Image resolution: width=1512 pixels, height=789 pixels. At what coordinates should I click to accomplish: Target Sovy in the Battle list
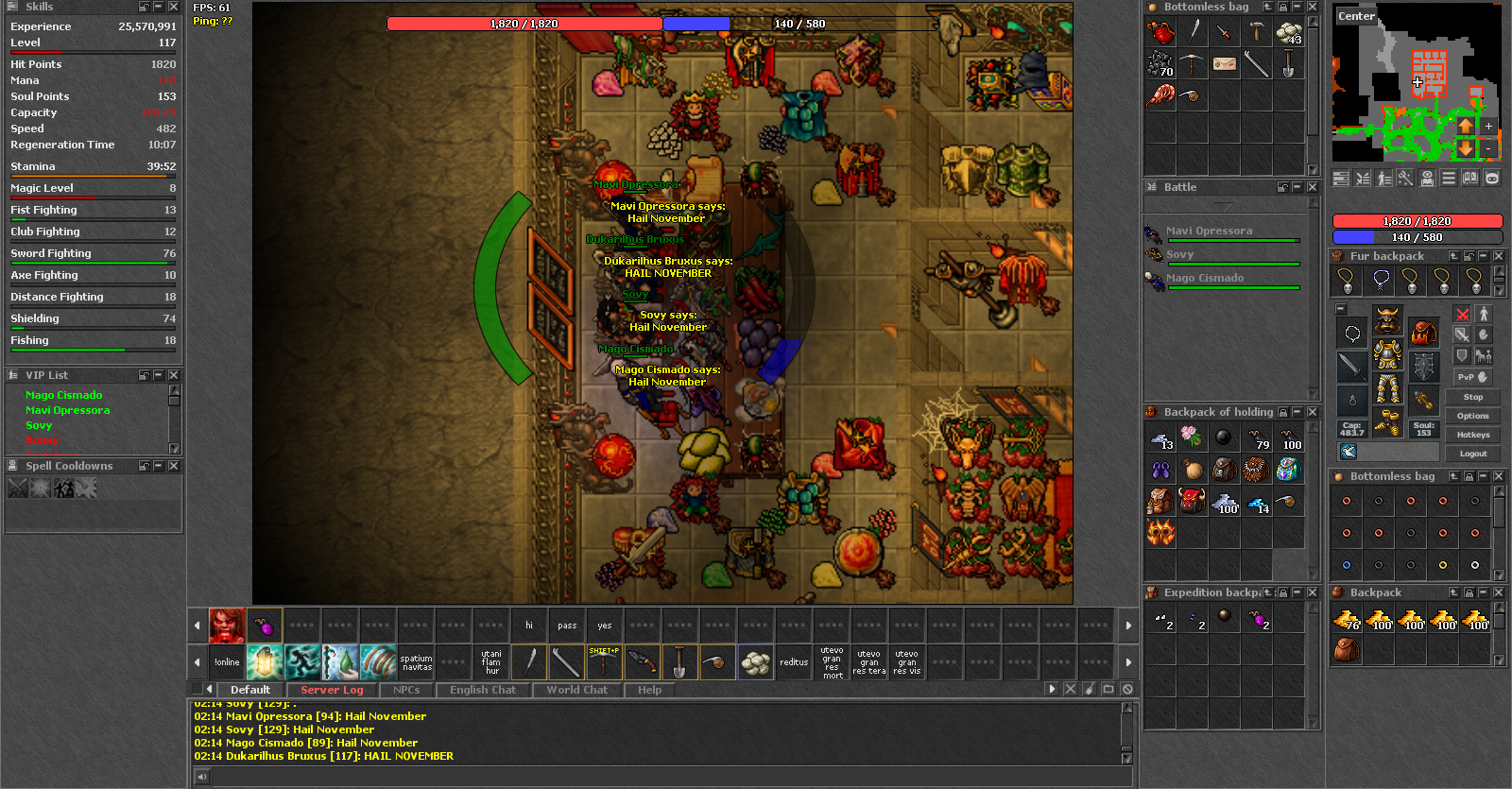(1179, 254)
